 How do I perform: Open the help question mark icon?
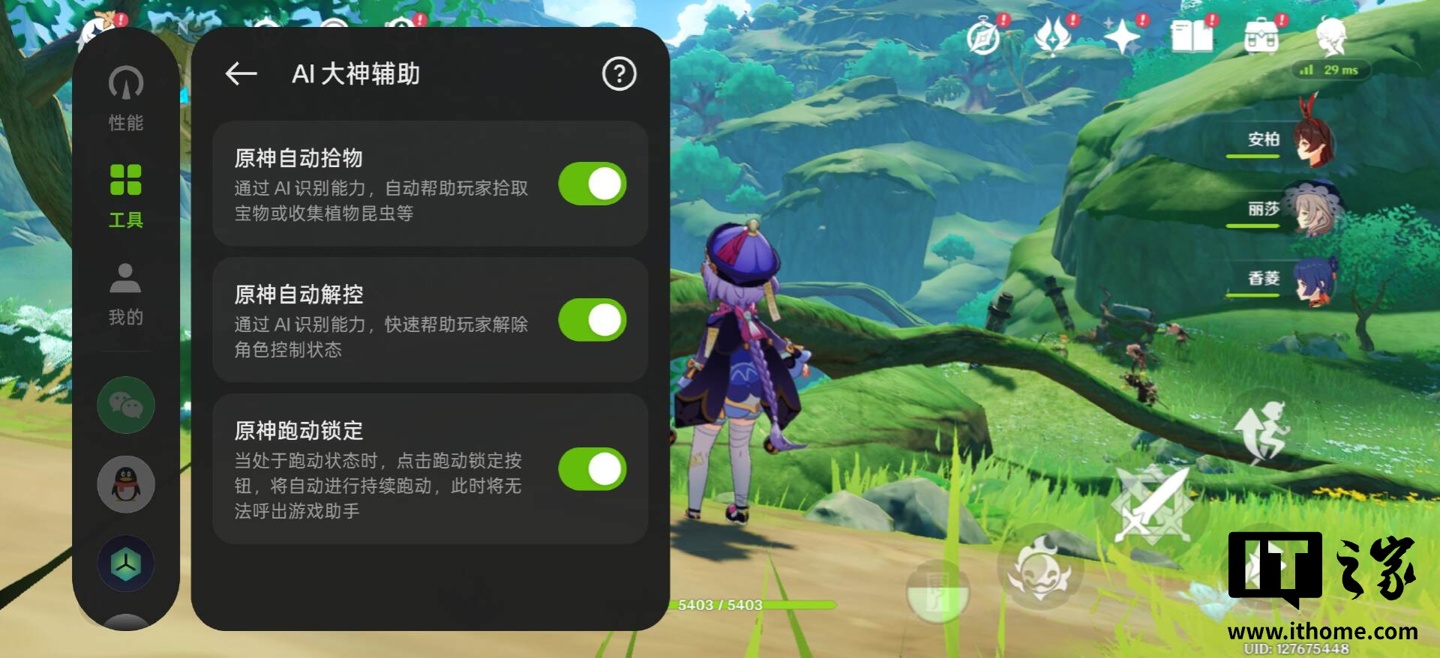click(x=619, y=74)
